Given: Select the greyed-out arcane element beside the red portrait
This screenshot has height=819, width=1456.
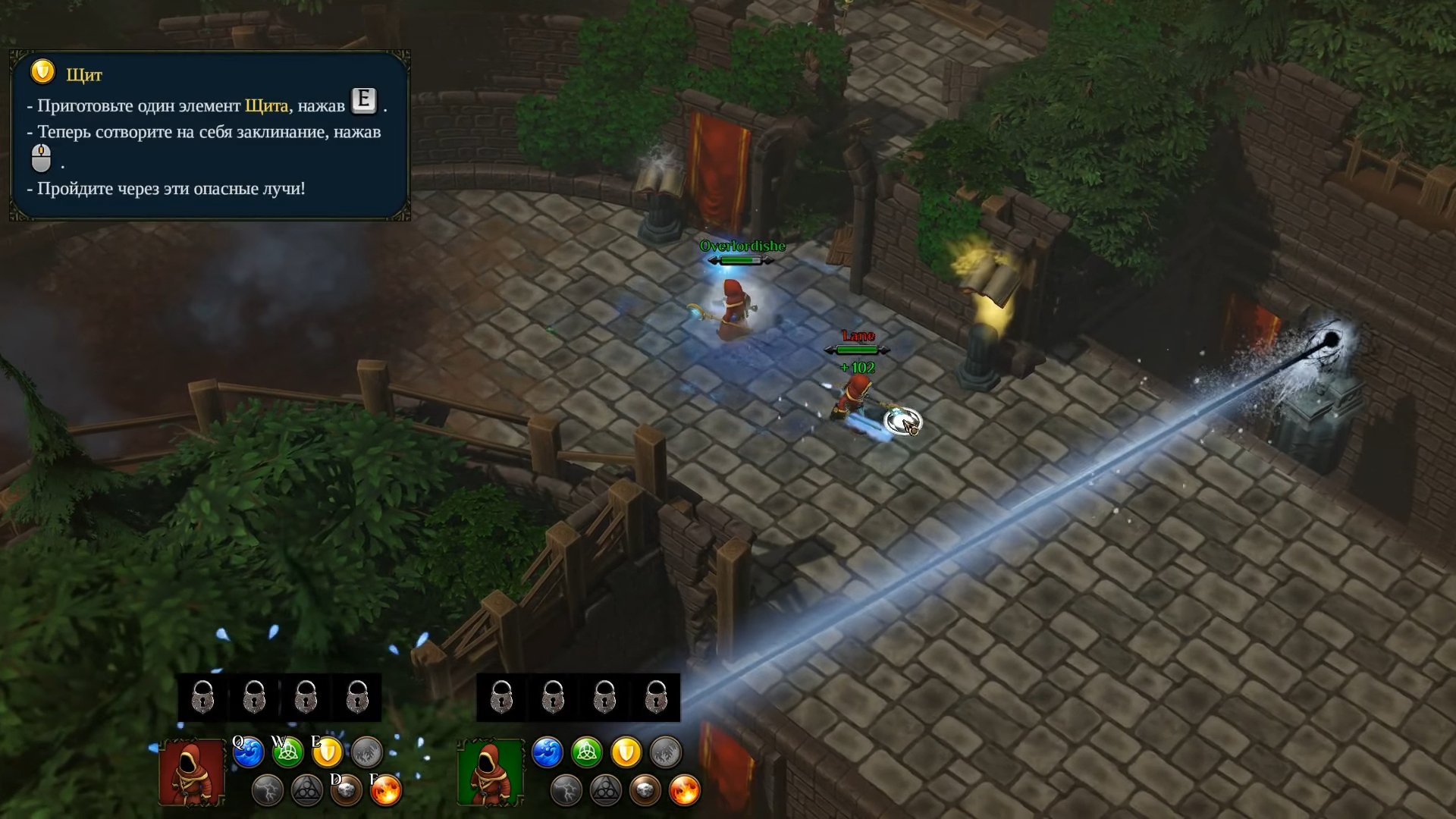Looking at the screenshot, I should 306,791.
